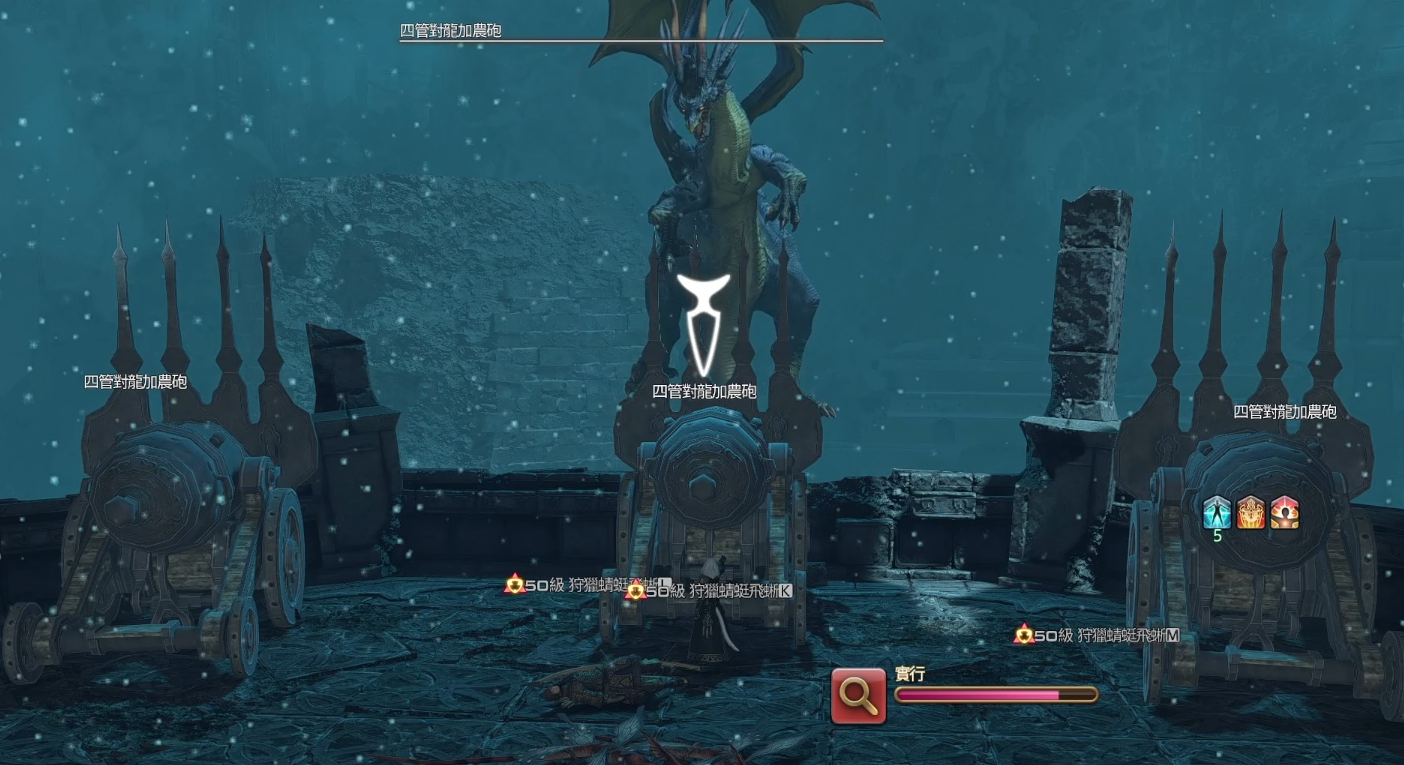This screenshot has height=765, width=1404.
Task: Click the 四管對龍加農砲 name in the target bar
Action: (450, 31)
